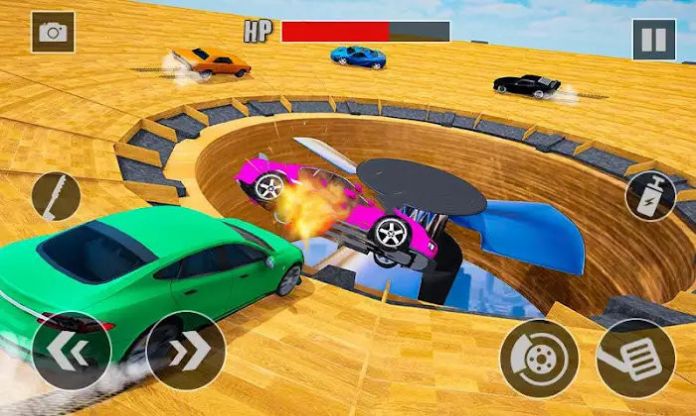Tap the gas pedal button

pos(636,359)
